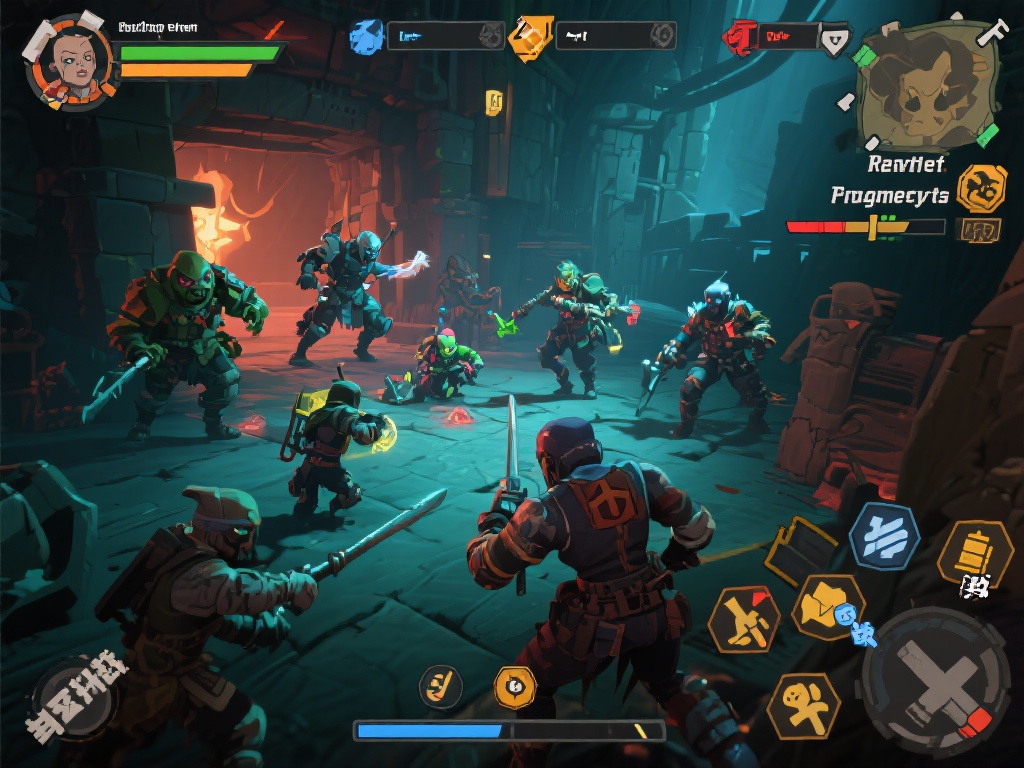The width and height of the screenshot is (1024, 768).
Task: Tap the round movement control pad
Action: (x=75, y=695)
